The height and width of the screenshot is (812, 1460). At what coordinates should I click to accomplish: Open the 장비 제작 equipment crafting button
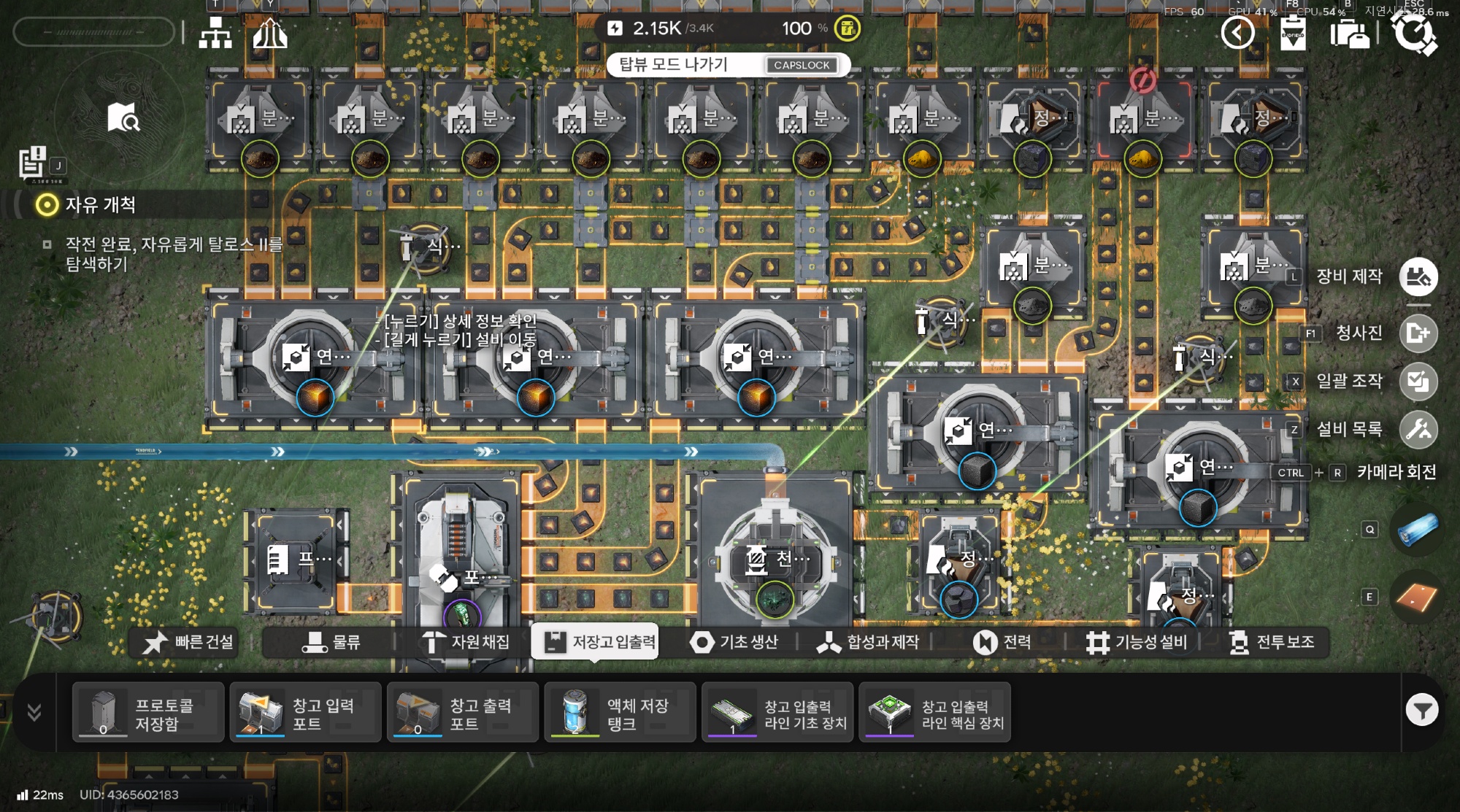pyautogui.click(x=1418, y=277)
